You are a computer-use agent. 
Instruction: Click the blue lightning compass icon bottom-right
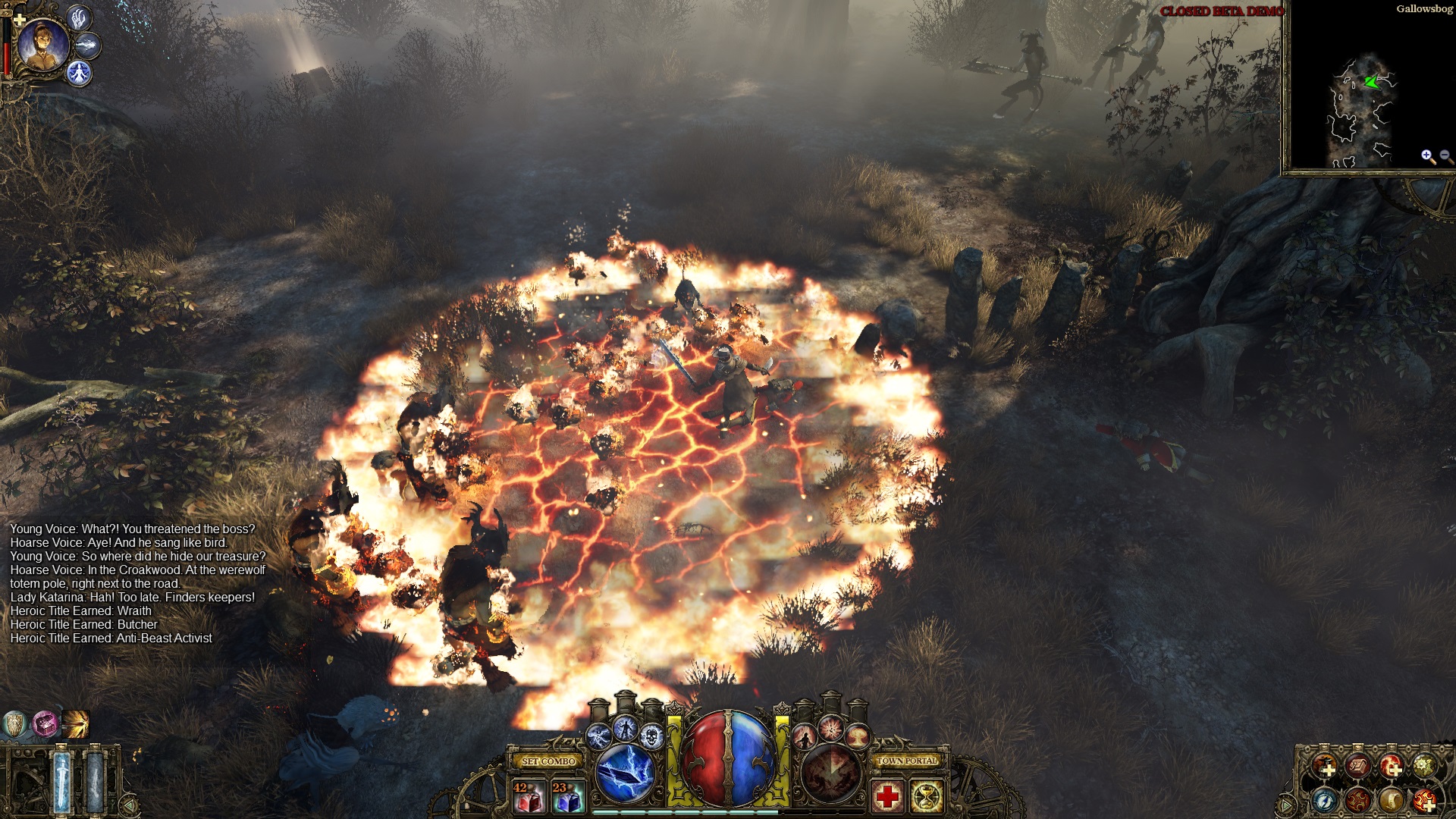(x=1324, y=801)
